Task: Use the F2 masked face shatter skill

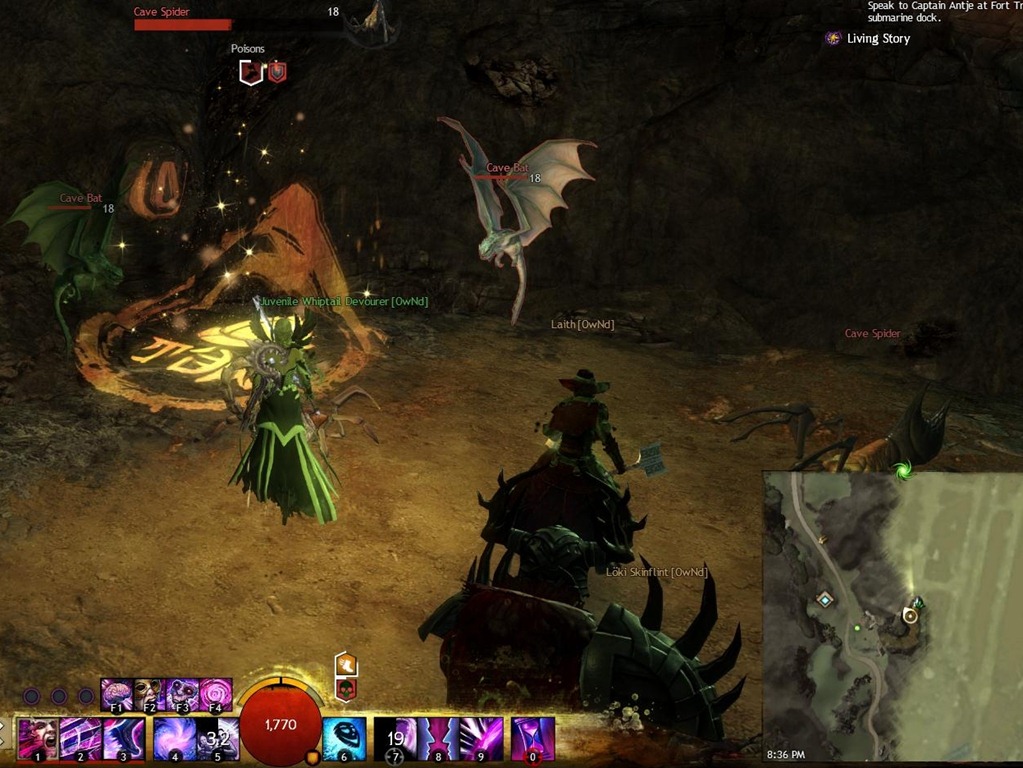Action: click(x=149, y=693)
